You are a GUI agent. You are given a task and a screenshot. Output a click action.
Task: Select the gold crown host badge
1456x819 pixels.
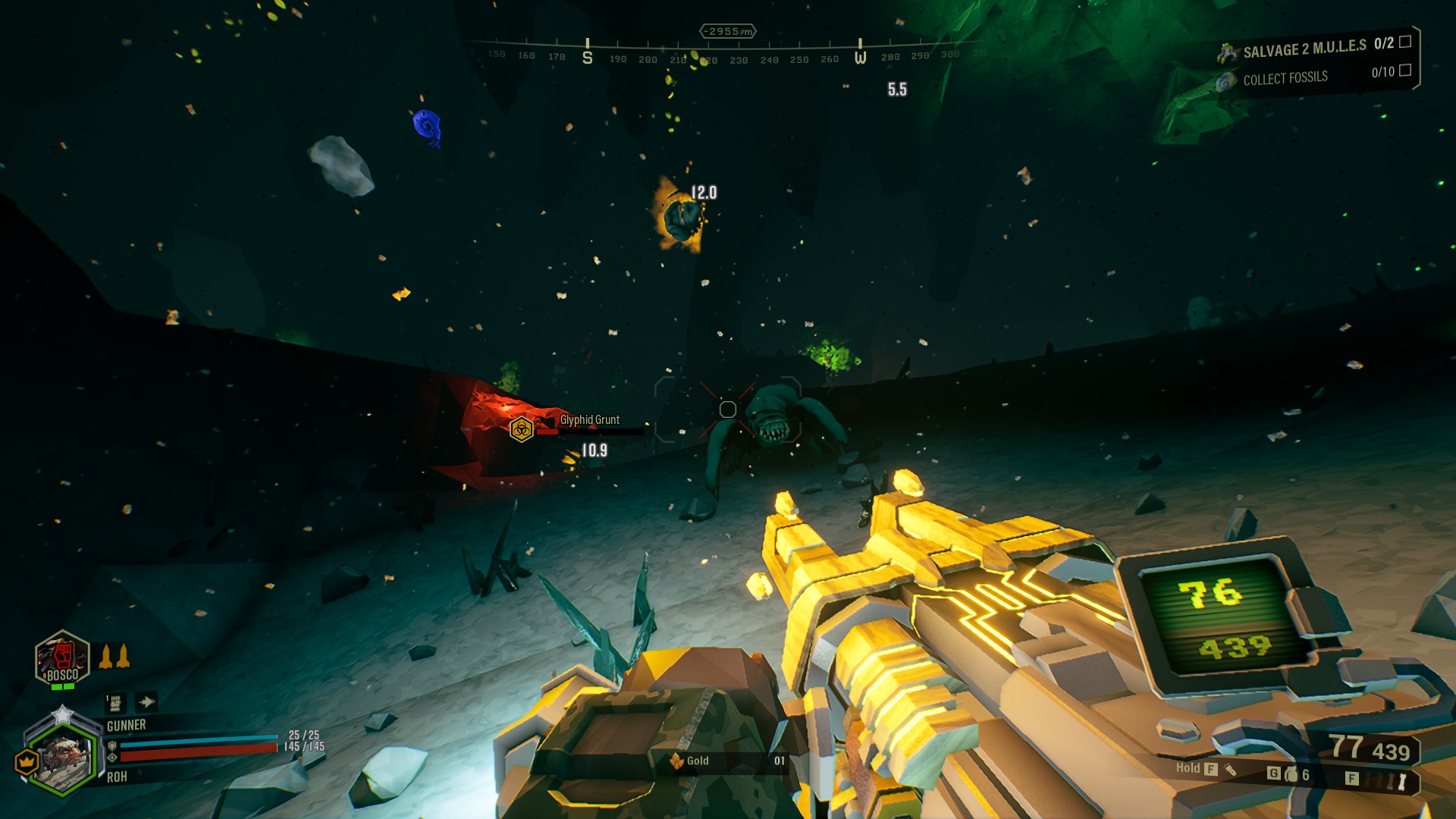click(27, 760)
